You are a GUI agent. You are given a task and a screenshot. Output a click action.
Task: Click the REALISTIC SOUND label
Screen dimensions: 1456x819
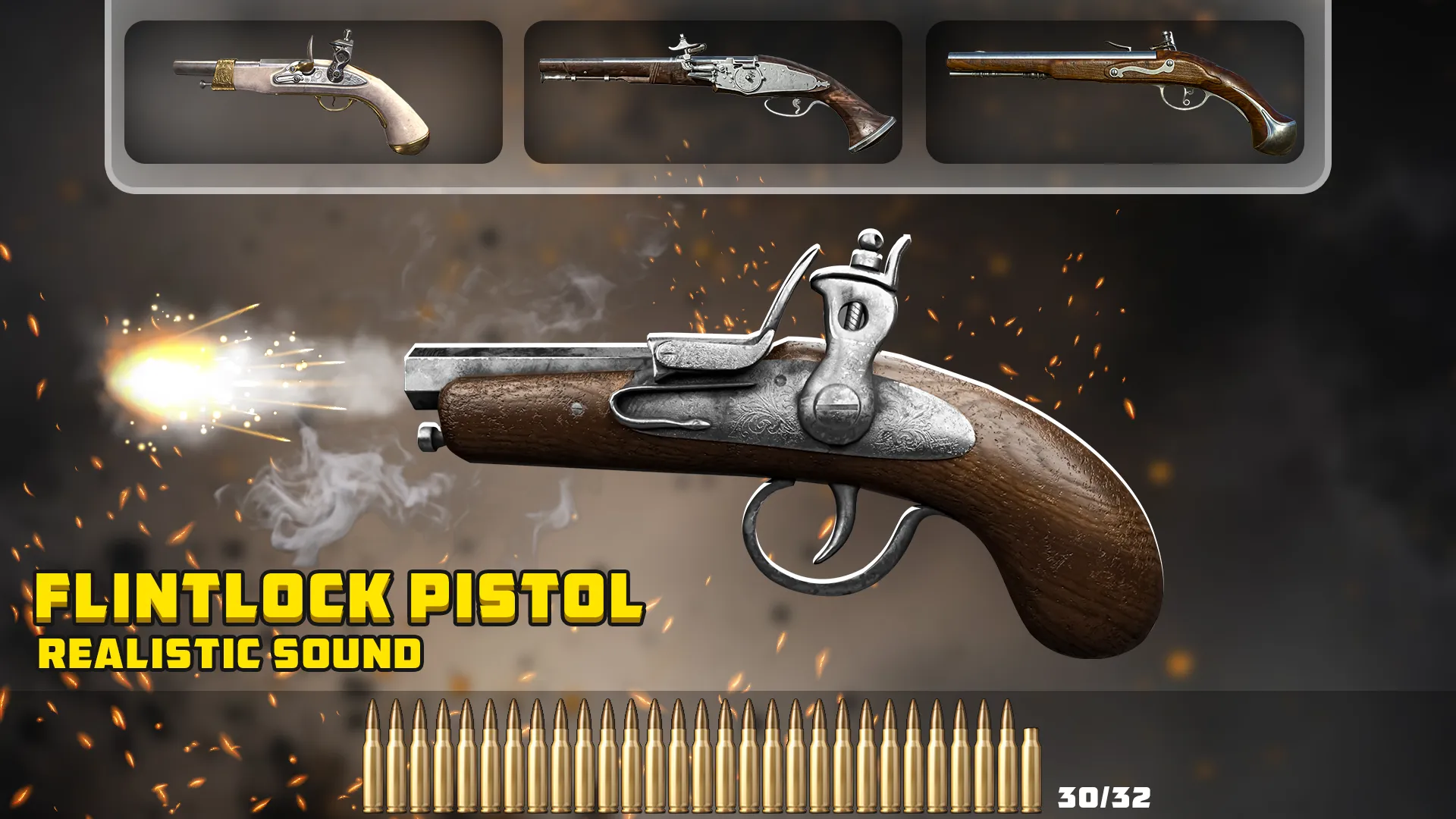click(231, 652)
